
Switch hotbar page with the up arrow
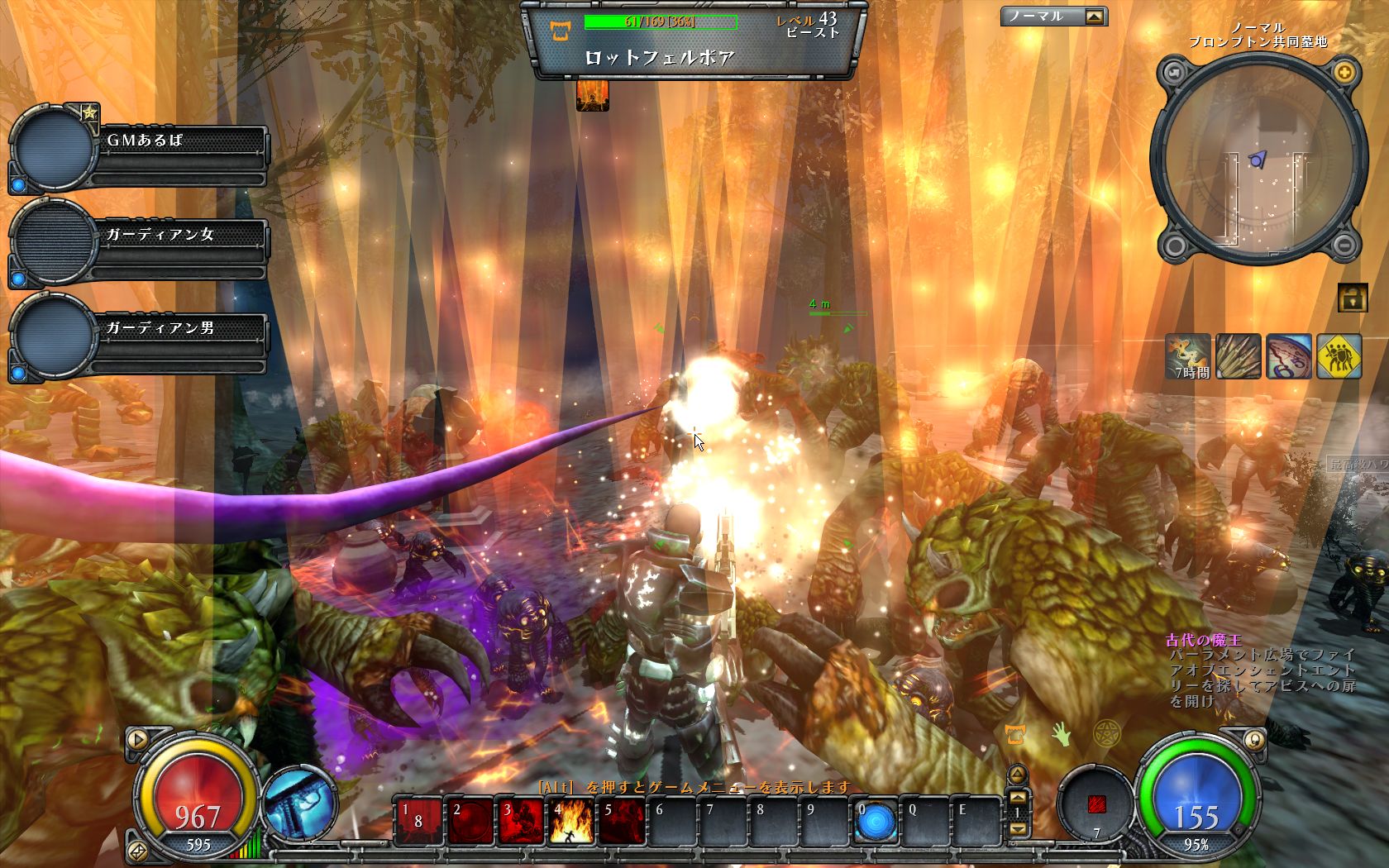[1018, 797]
